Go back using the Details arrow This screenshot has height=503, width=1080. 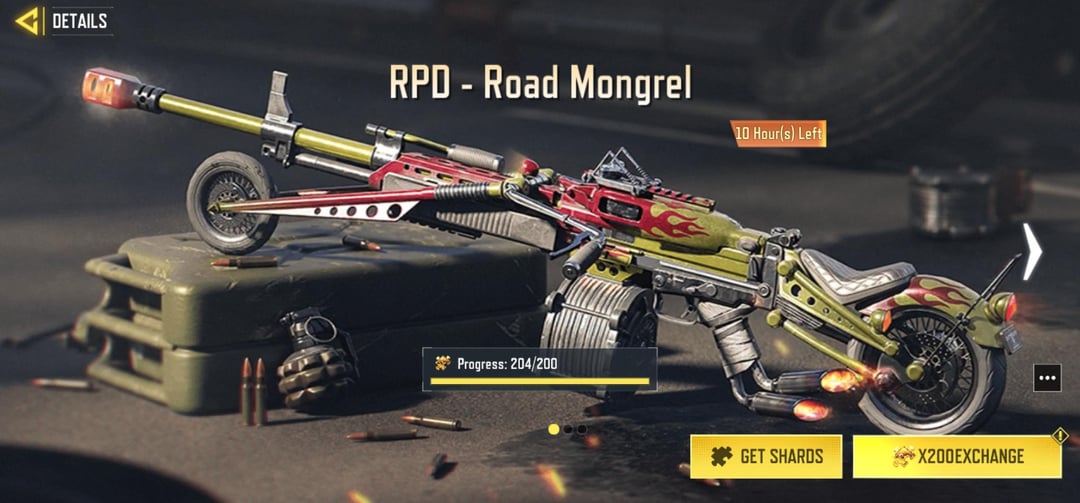(27, 21)
